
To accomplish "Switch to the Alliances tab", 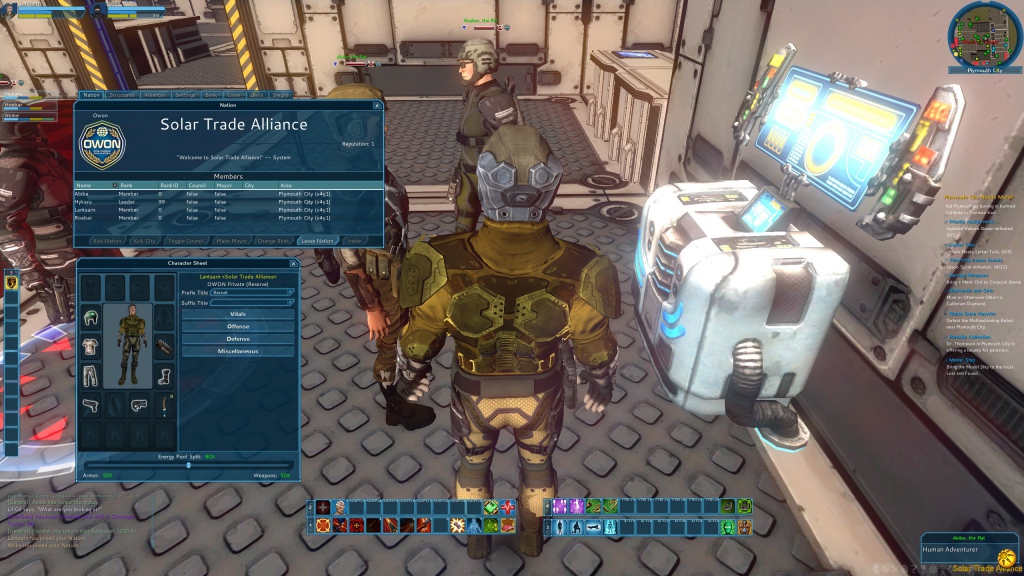I will click(154, 95).
